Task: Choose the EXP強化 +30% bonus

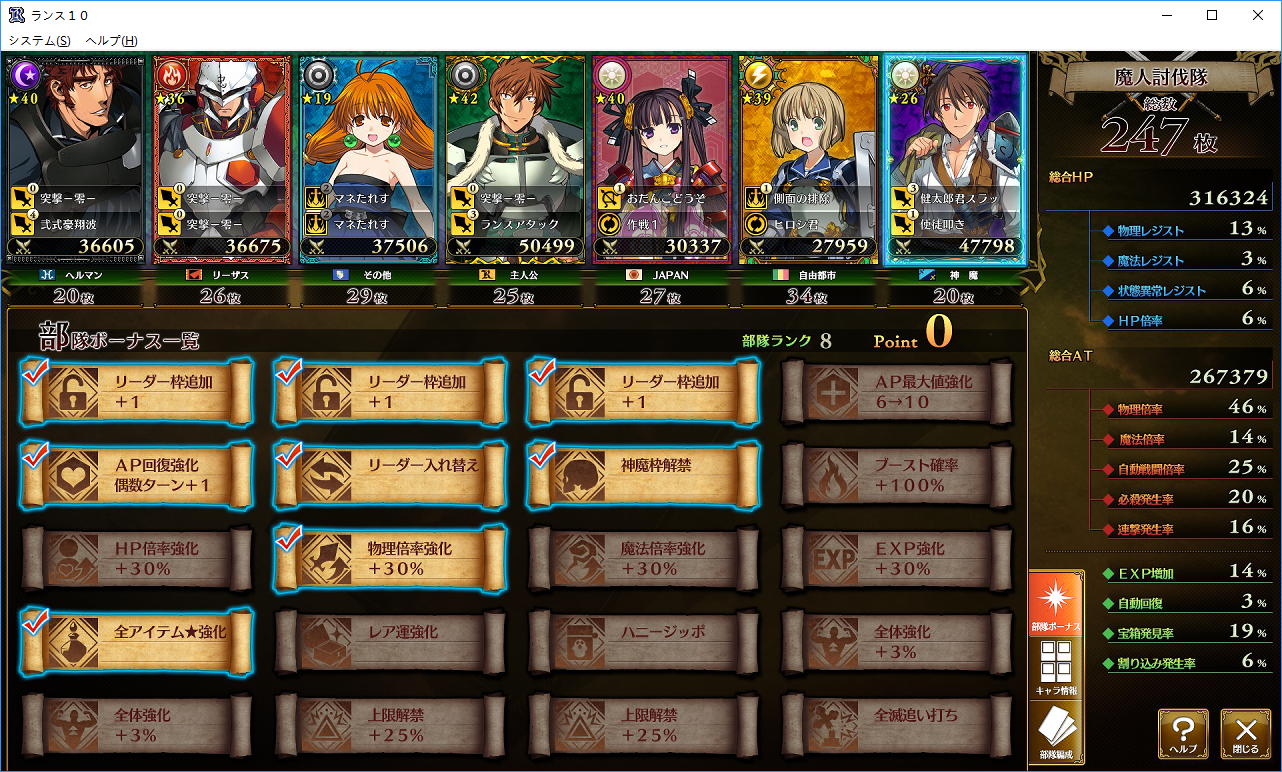Action: click(897, 558)
